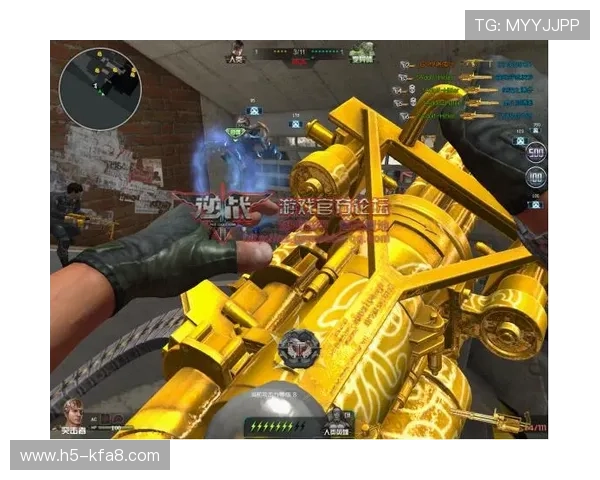Viewport: 600px width, 480px height.
Task: Select the 500 round badge
Action: click(536, 153)
